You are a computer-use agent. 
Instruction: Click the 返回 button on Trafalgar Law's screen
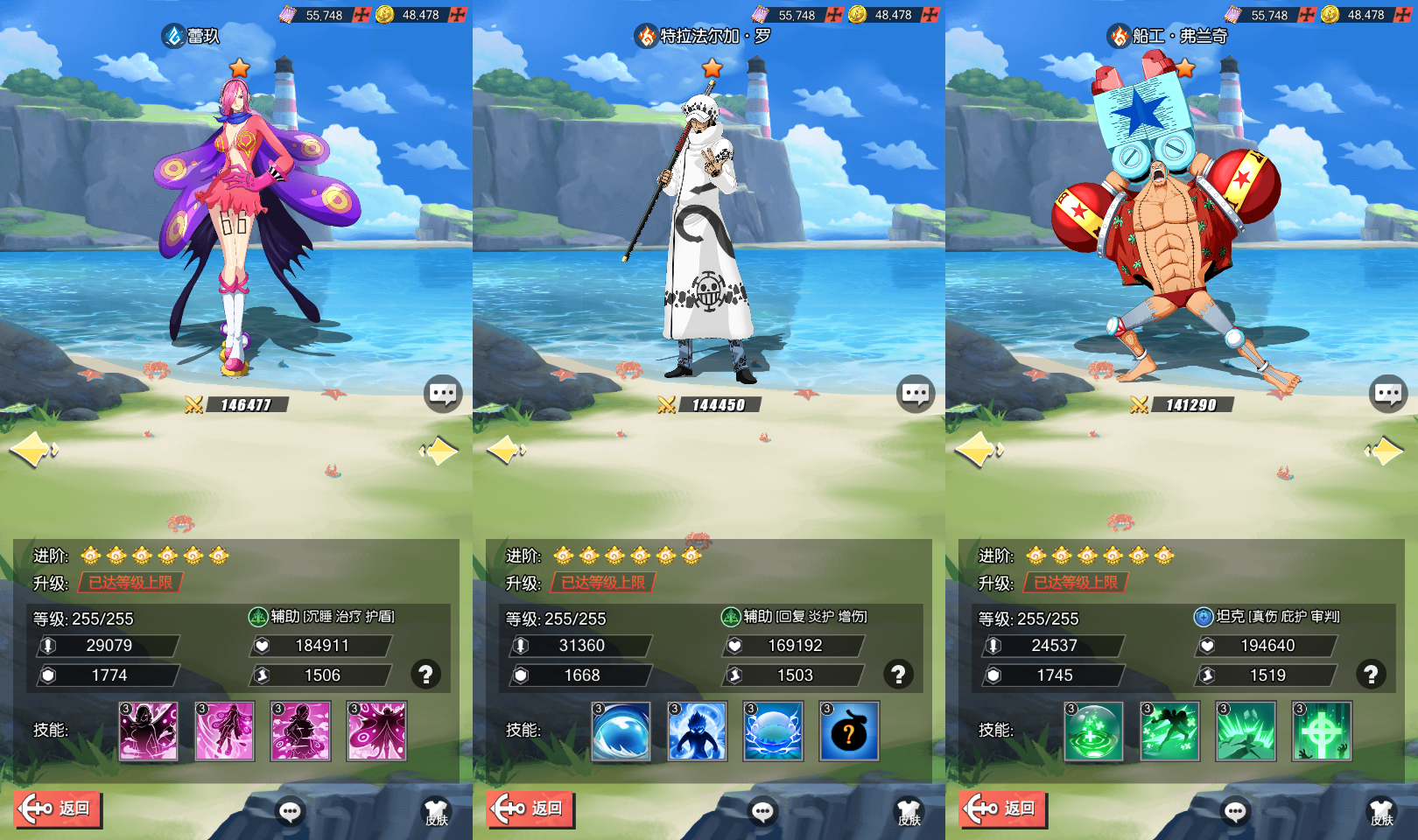[x=530, y=808]
